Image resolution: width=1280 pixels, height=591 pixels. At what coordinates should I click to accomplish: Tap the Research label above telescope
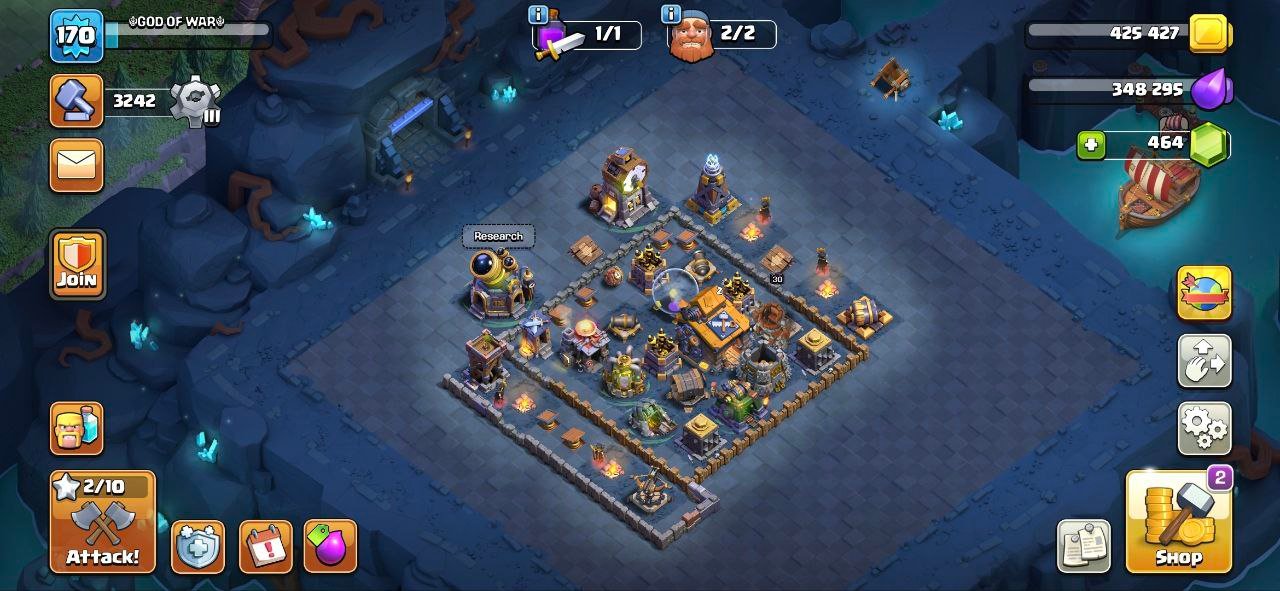pyautogui.click(x=498, y=236)
